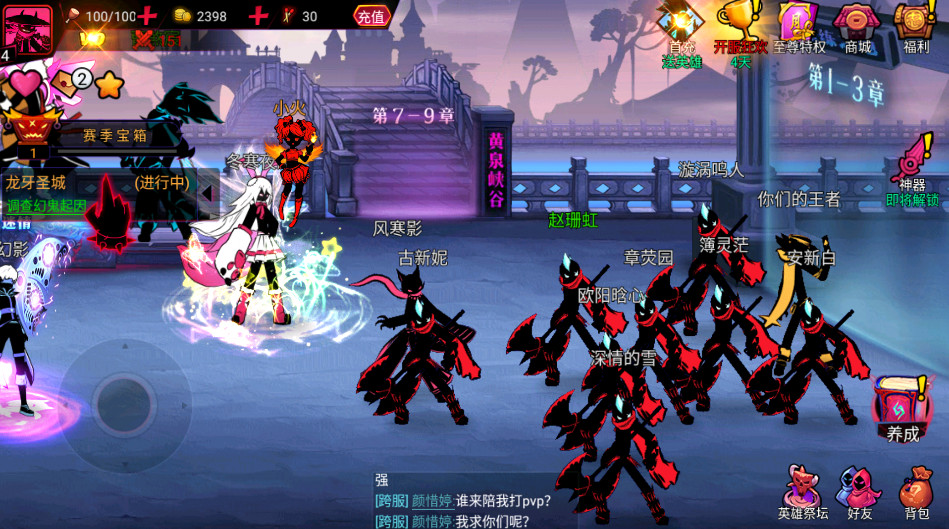Tap the pink heart icon
949x529 pixels.
click(x=24, y=82)
